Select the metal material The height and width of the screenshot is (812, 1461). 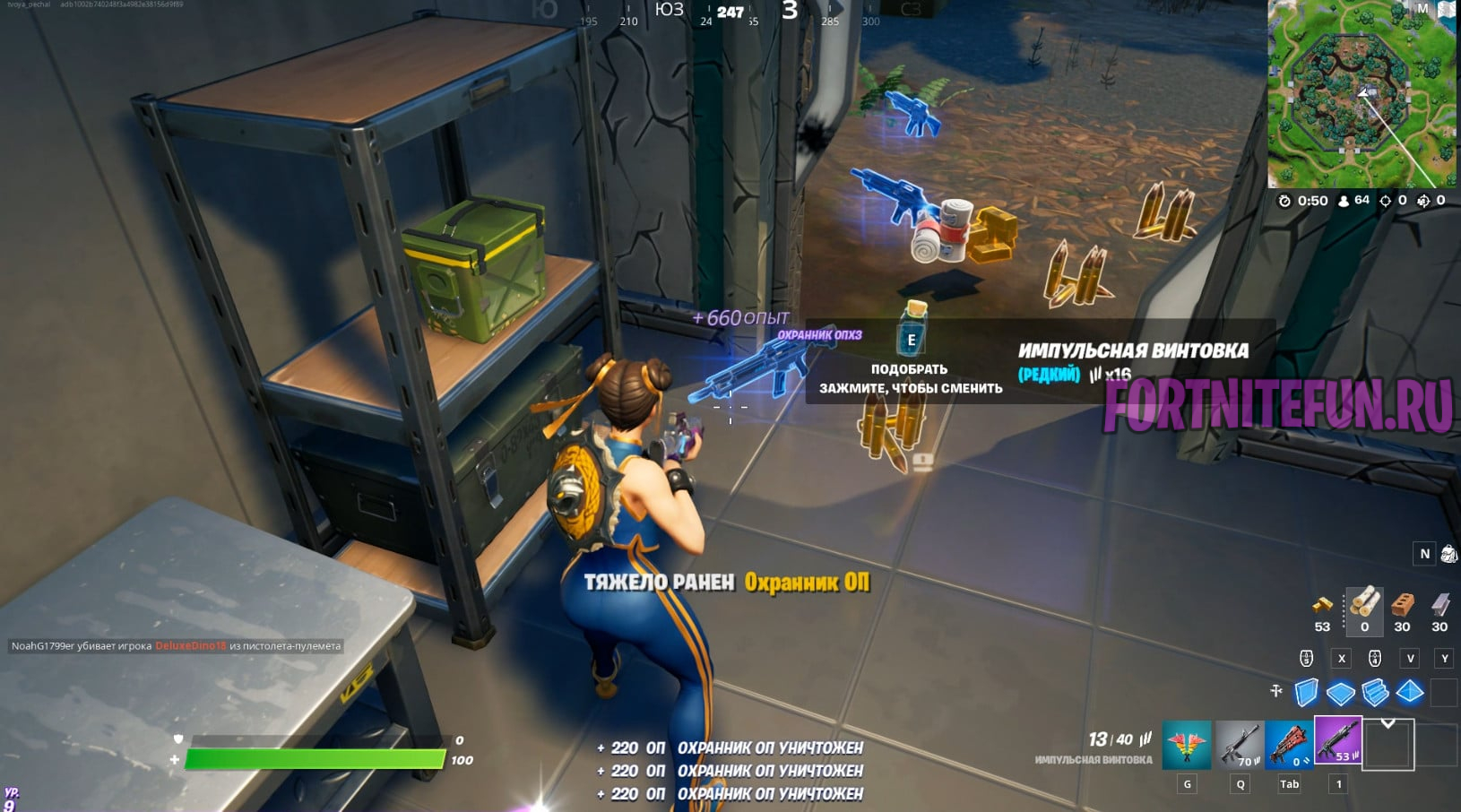[1439, 603]
